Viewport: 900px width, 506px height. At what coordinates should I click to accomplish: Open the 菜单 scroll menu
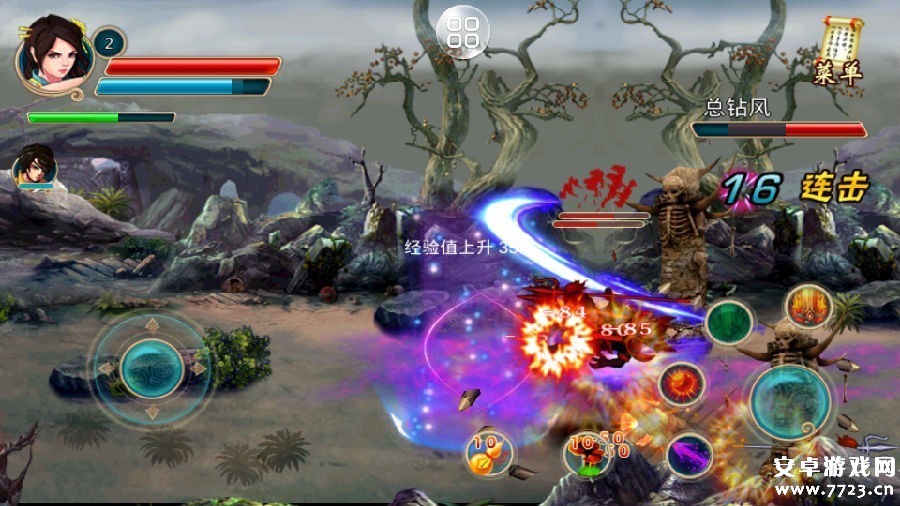(839, 50)
